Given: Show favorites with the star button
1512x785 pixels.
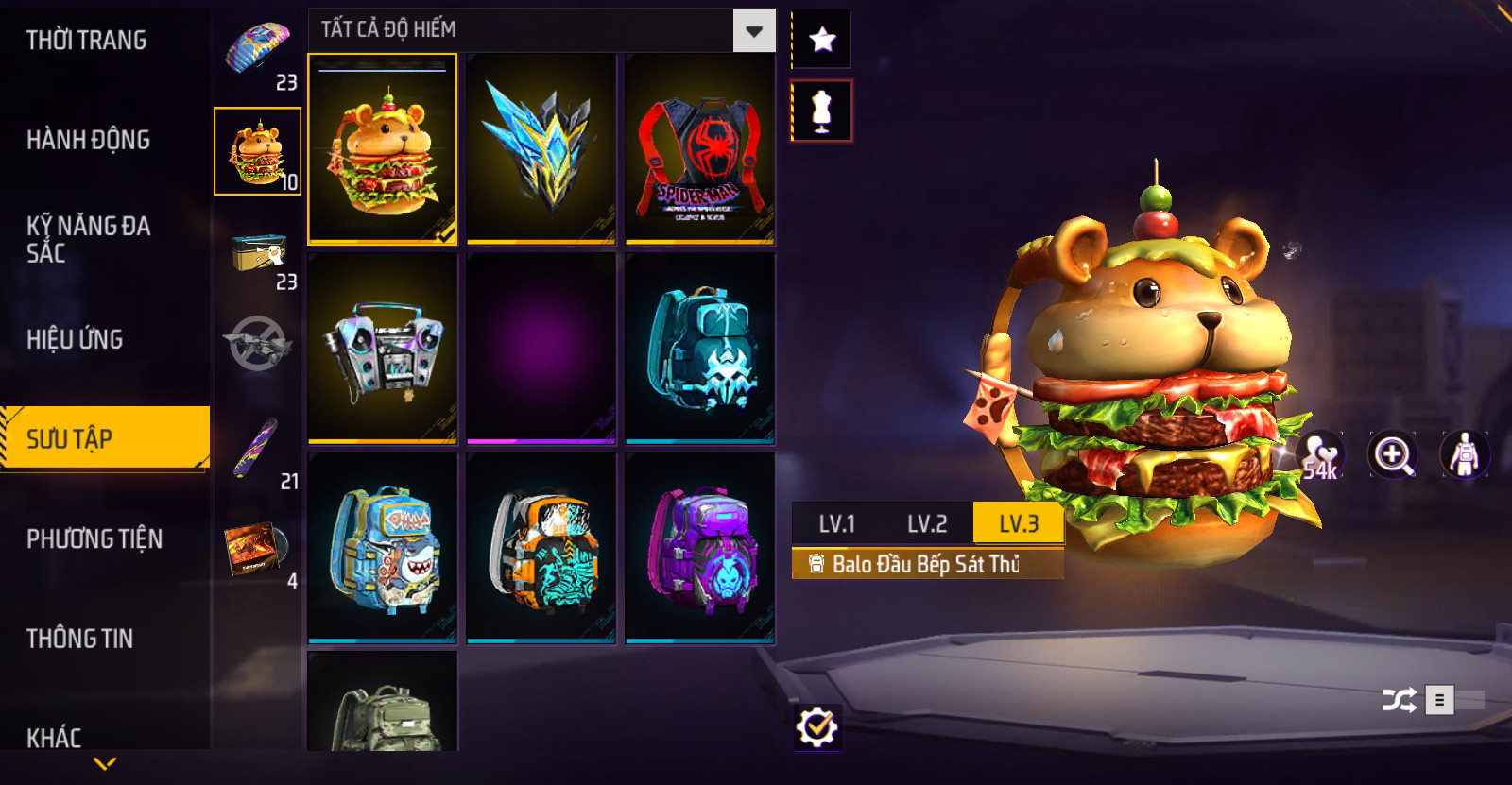Looking at the screenshot, I should pyautogui.click(x=822, y=40).
